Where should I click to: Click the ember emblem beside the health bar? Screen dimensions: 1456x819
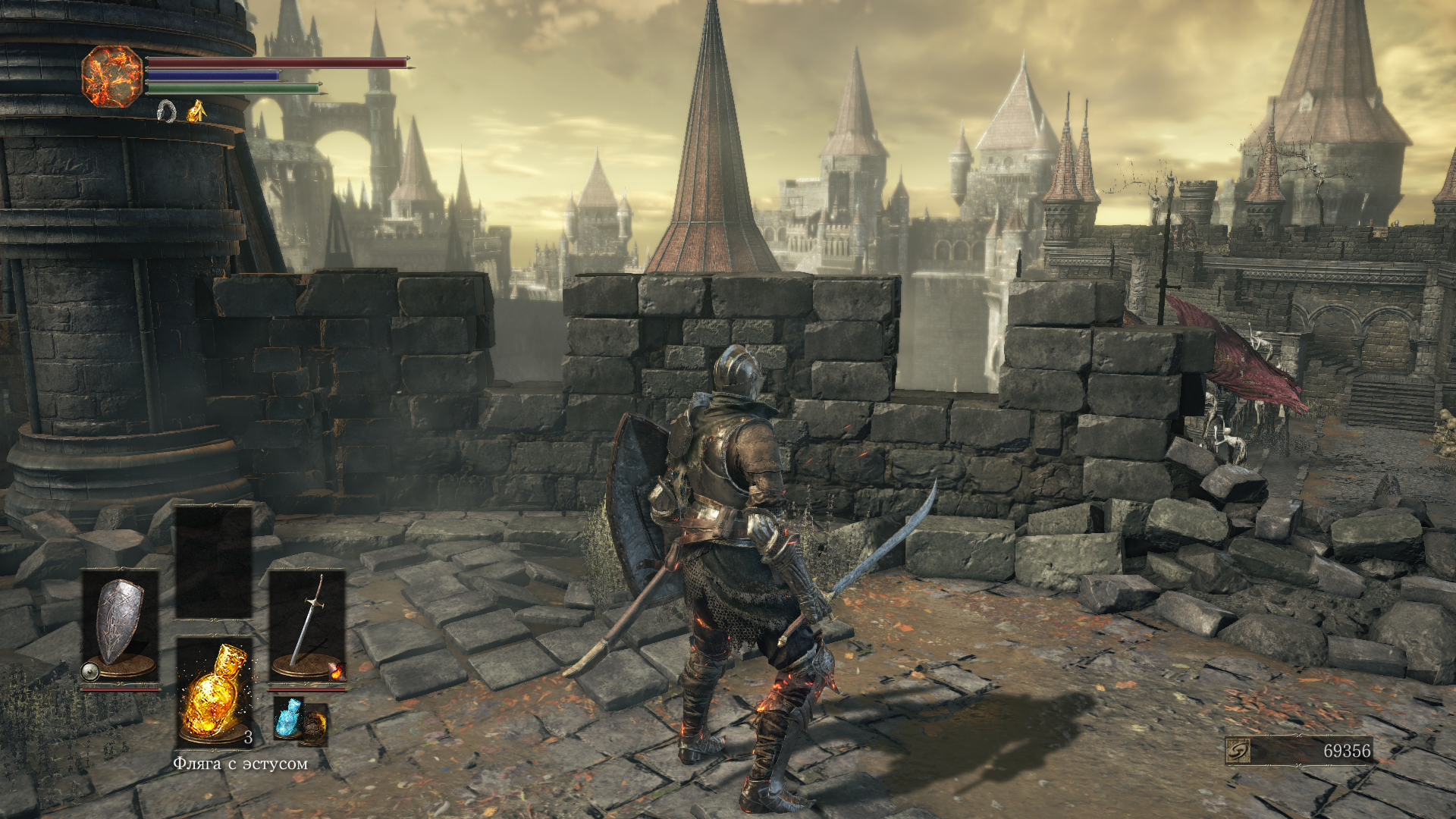coord(112,76)
